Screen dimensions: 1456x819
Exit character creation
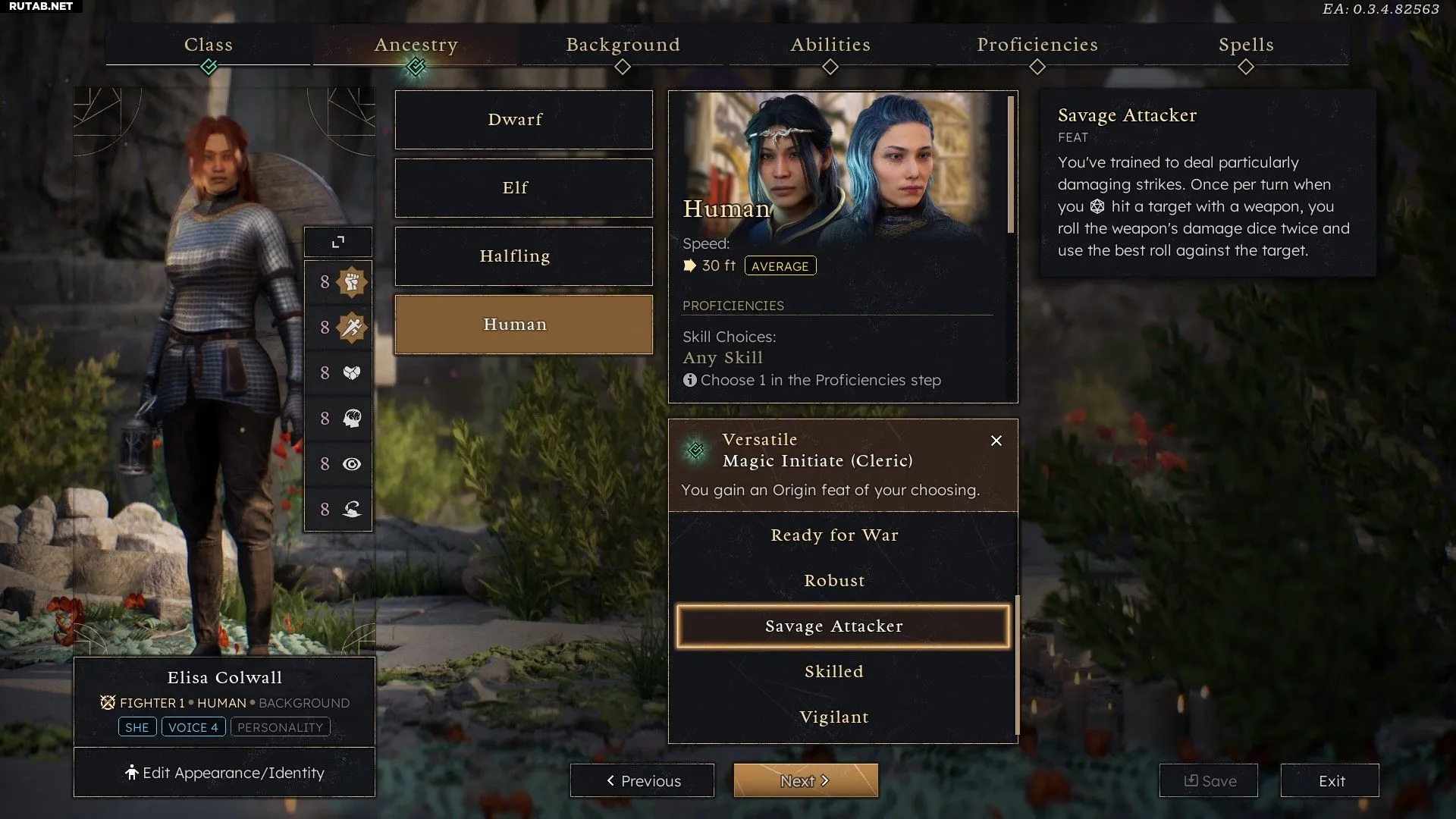click(1330, 781)
